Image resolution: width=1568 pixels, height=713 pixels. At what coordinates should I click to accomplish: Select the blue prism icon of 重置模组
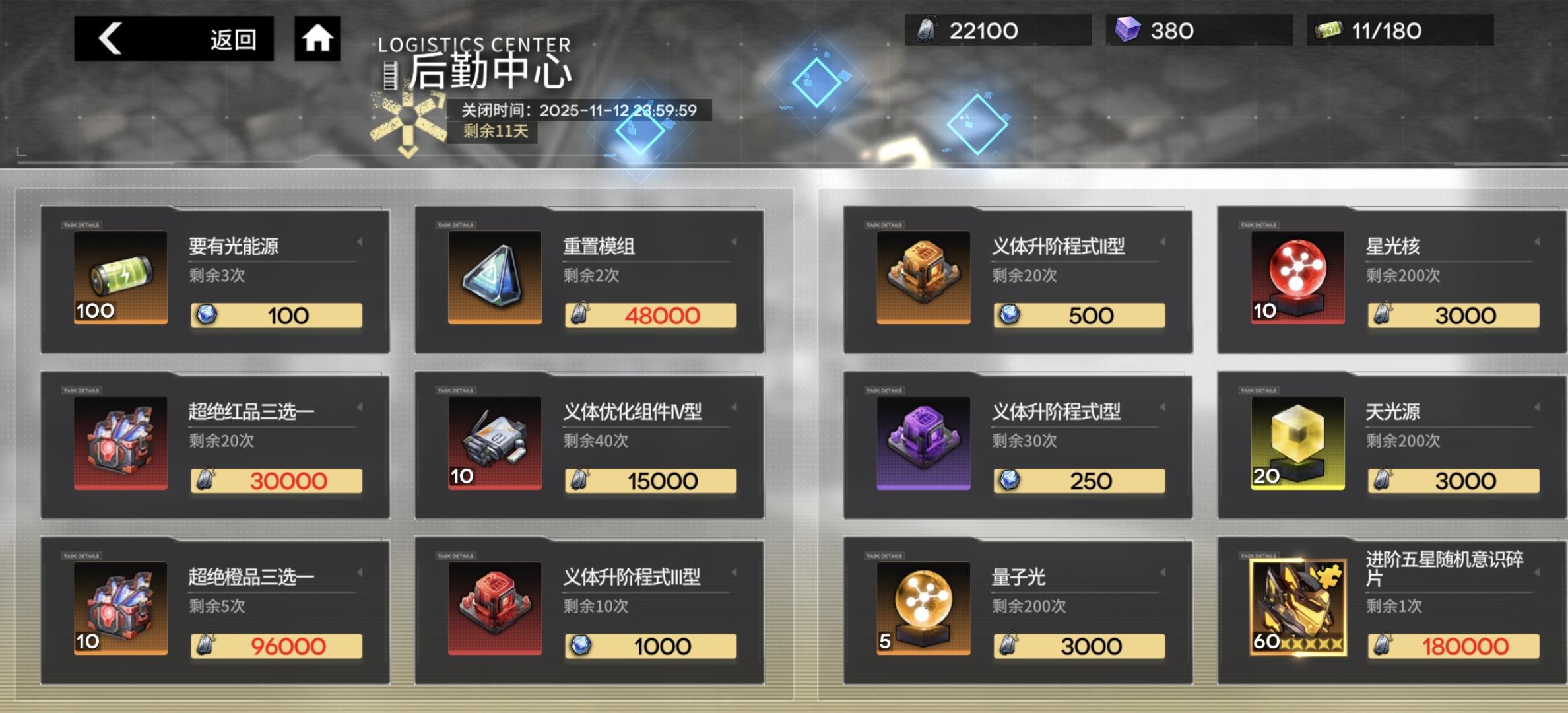[493, 279]
